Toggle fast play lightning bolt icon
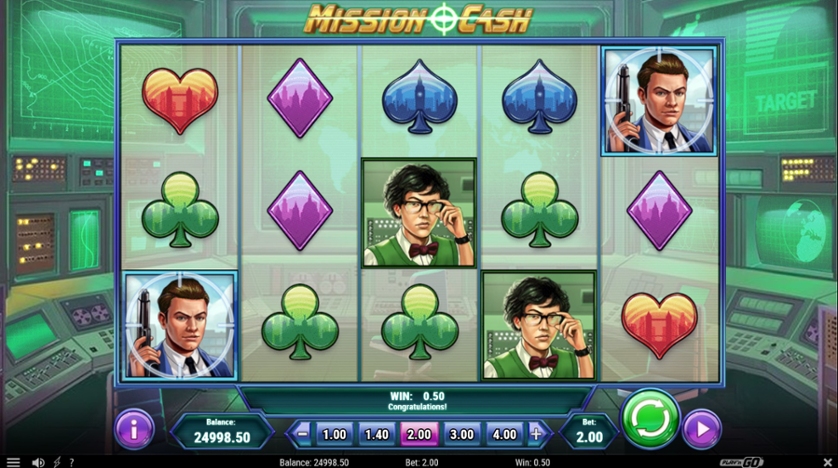This screenshot has height=468, width=838. (56, 462)
